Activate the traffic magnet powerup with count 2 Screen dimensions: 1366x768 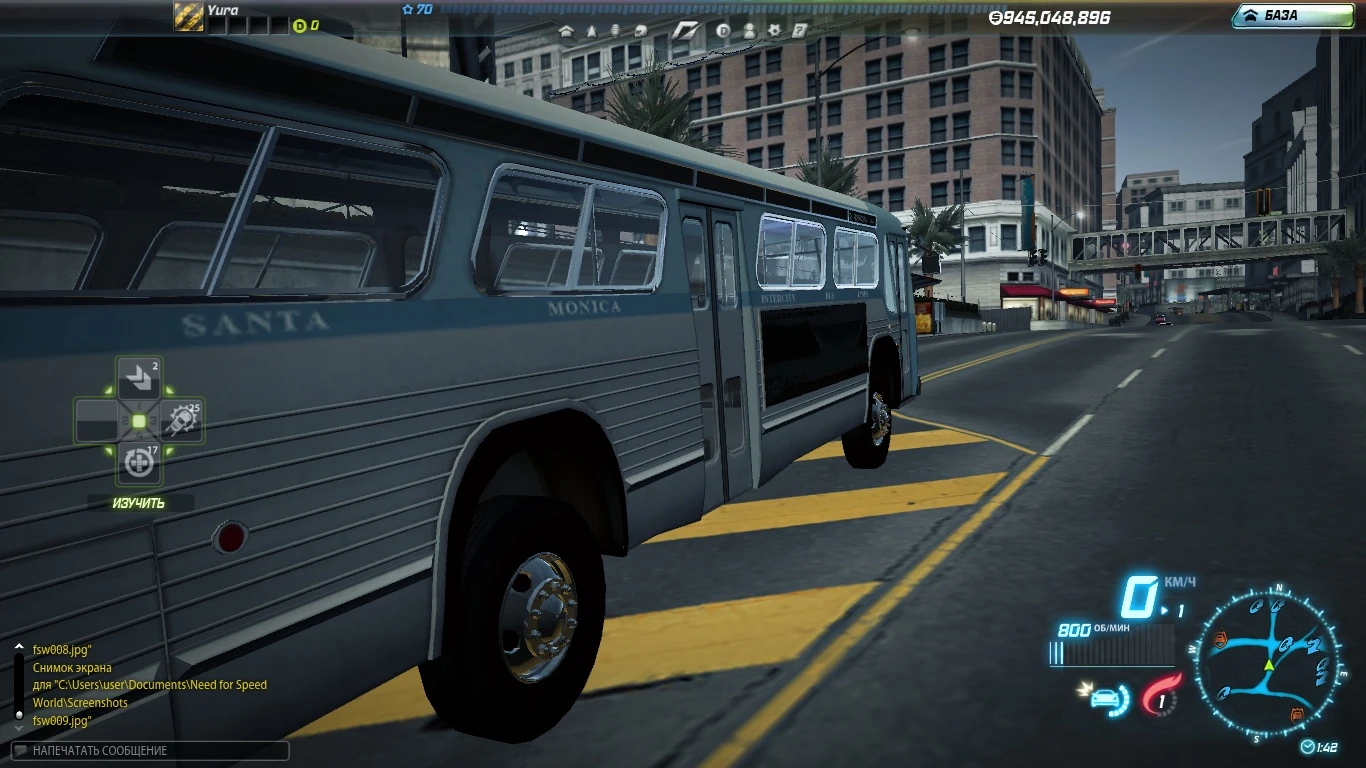[137, 376]
